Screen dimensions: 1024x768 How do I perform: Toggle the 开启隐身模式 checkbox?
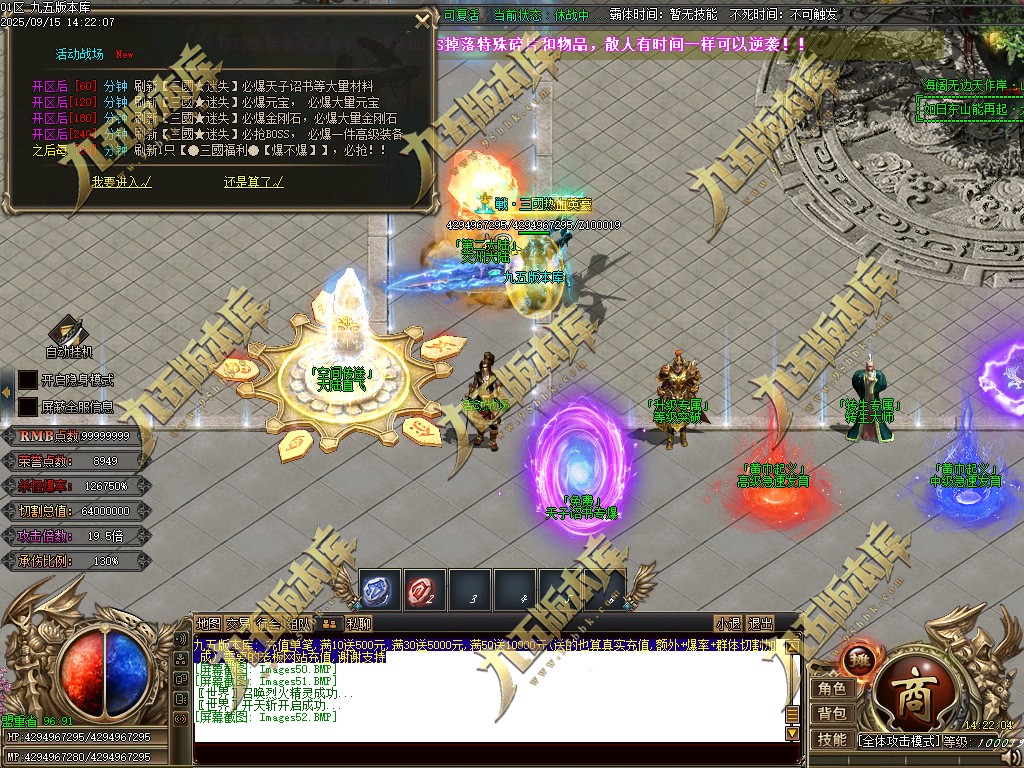[28, 380]
